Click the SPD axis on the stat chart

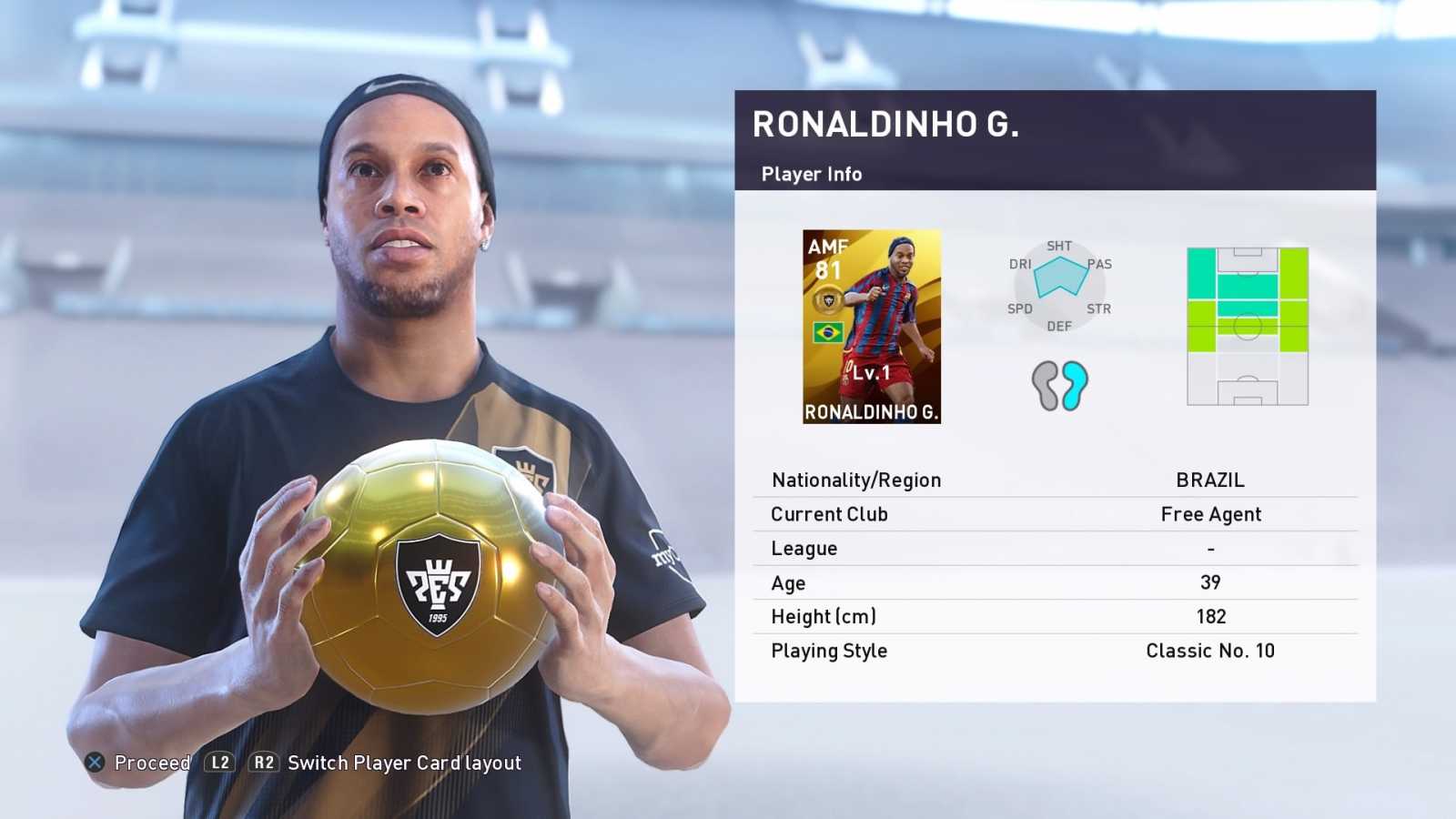tap(1020, 309)
